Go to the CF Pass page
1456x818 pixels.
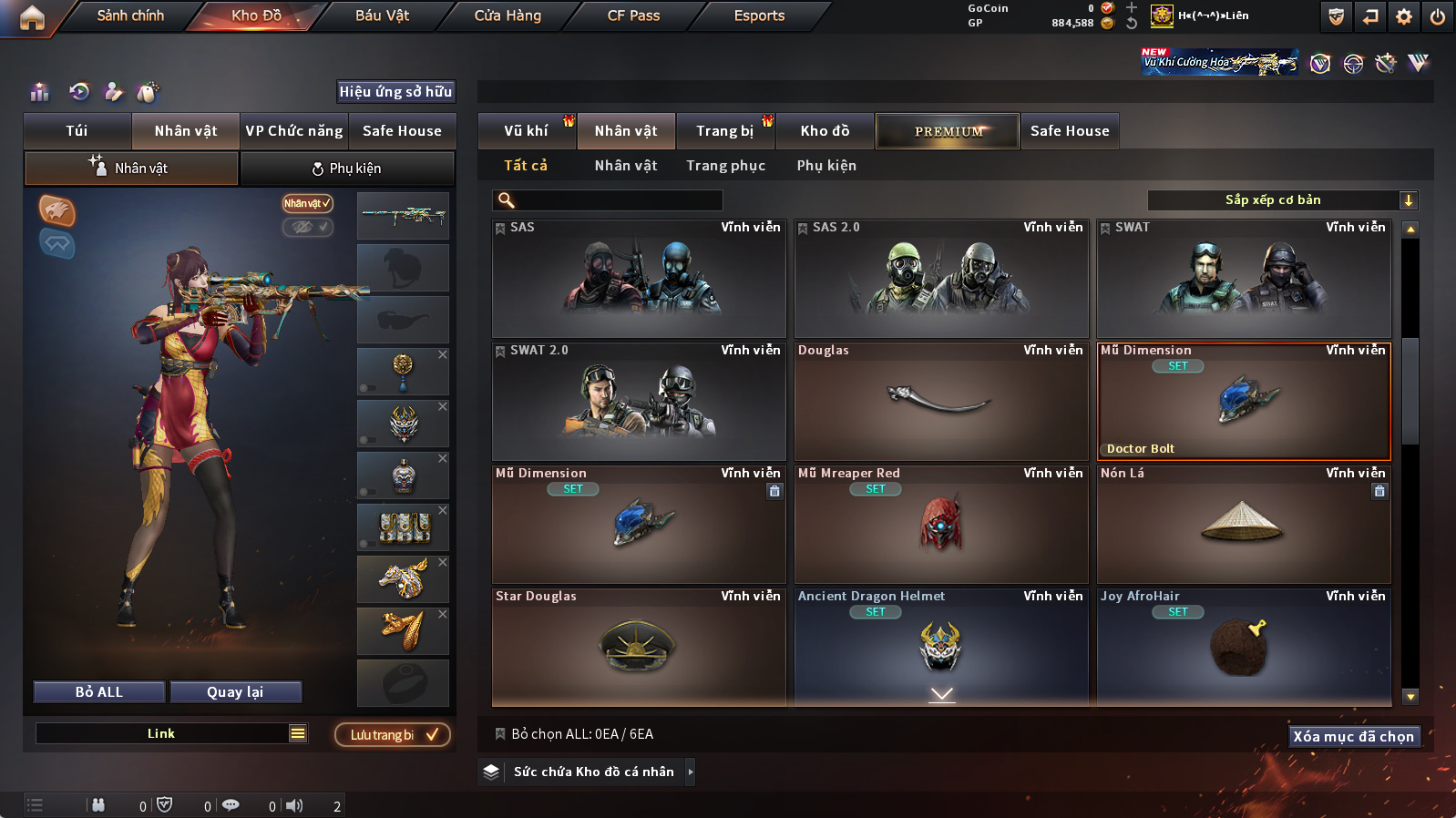(x=633, y=15)
